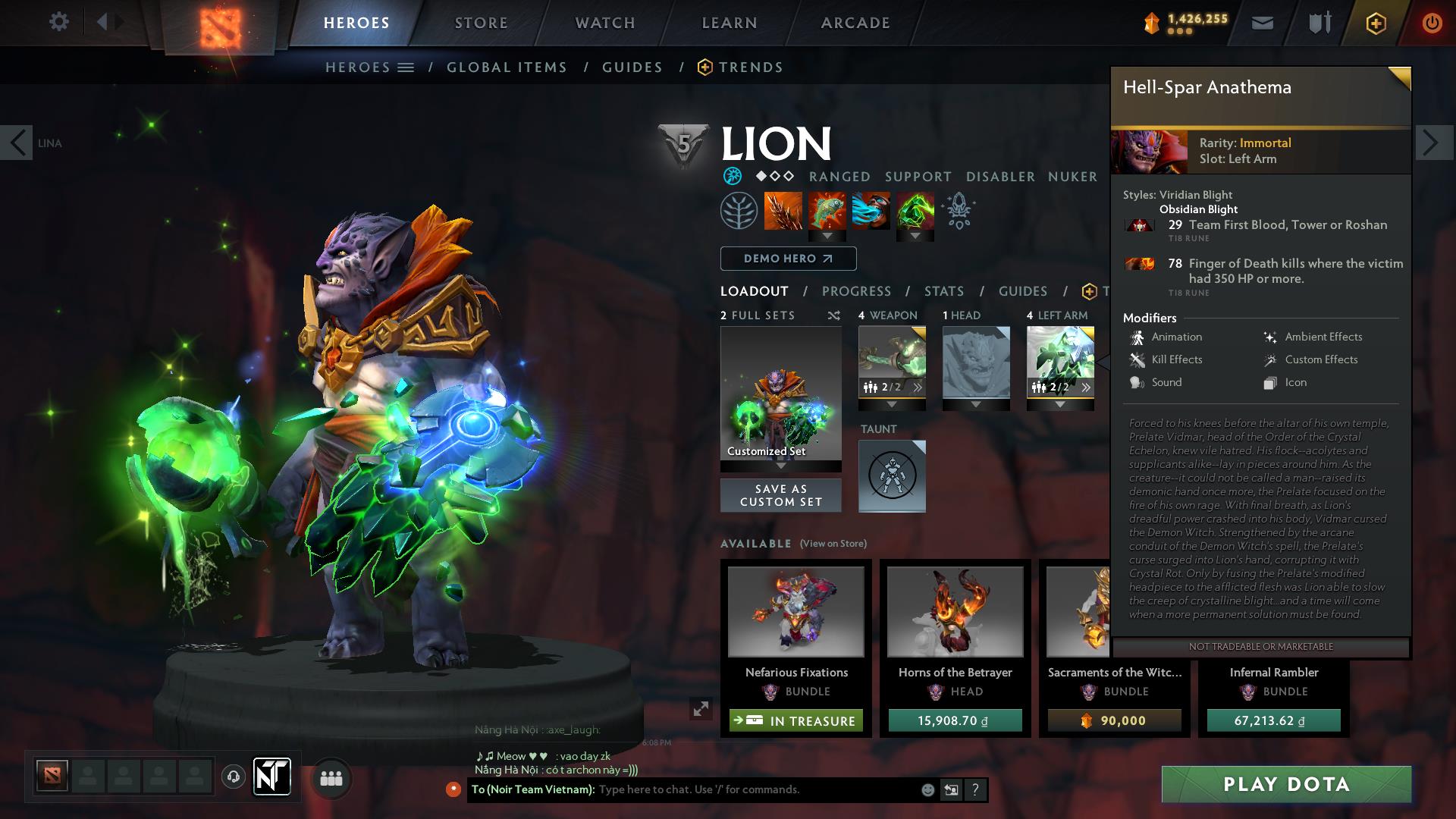Click the headset voice chat icon

click(x=233, y=778)
